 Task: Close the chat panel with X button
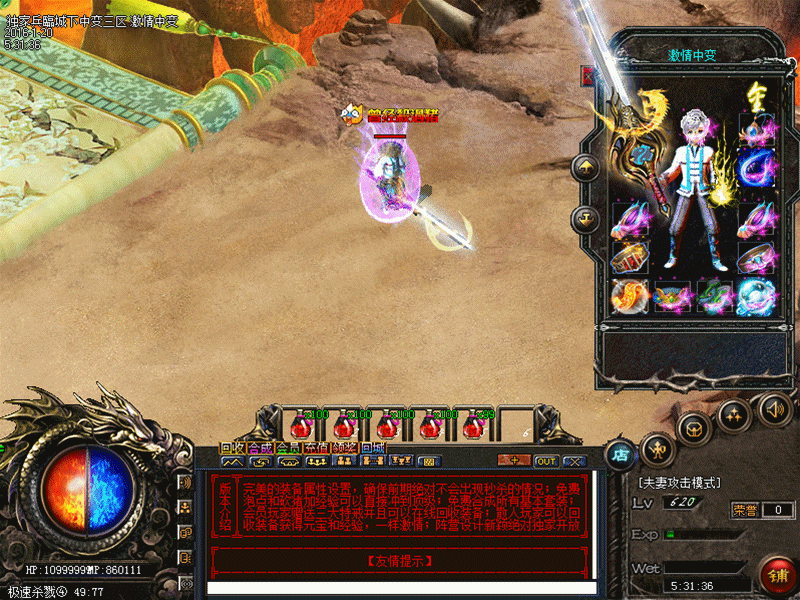pyautogui.click(x=573, y=461)
